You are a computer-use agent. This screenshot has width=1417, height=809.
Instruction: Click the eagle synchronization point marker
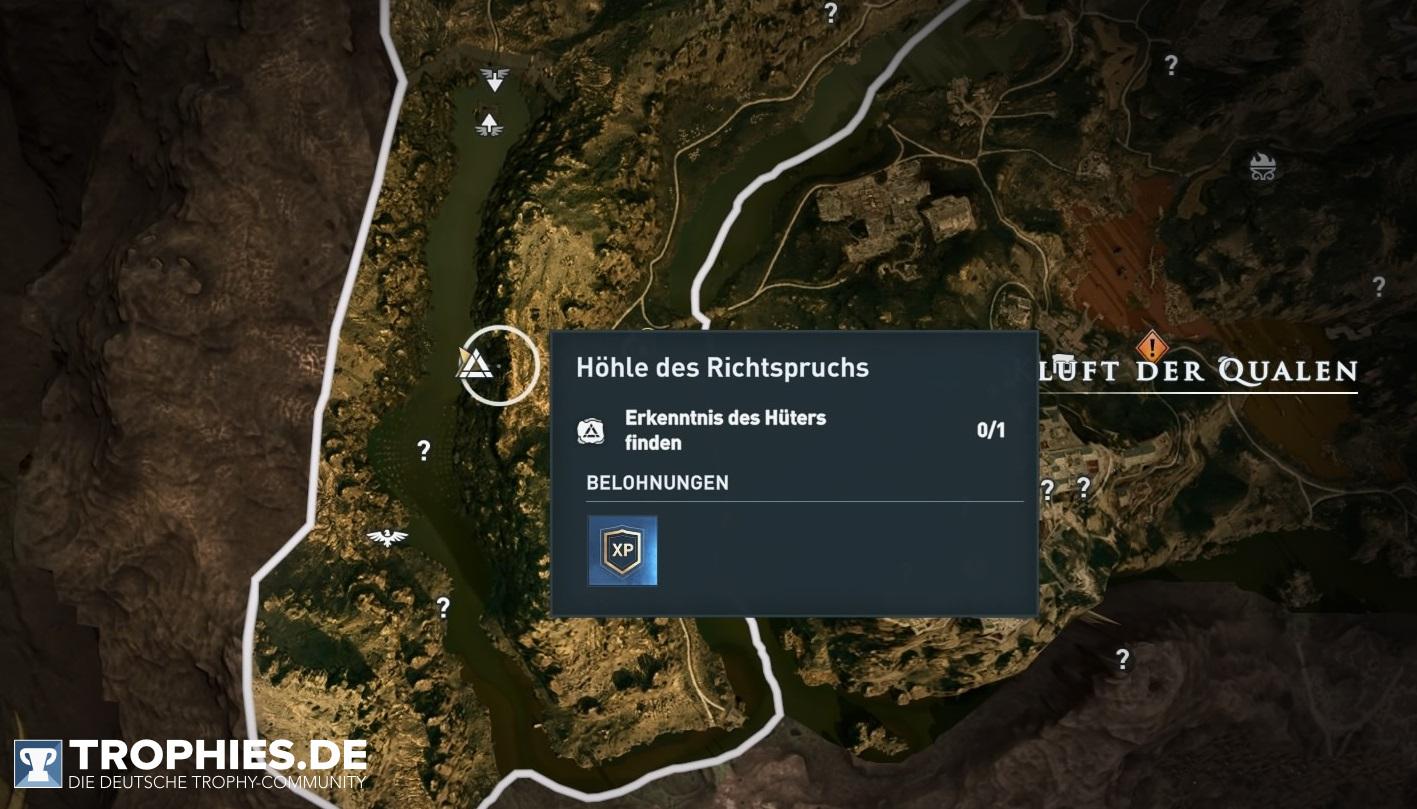pyautogui.click(x=387, y=538)
